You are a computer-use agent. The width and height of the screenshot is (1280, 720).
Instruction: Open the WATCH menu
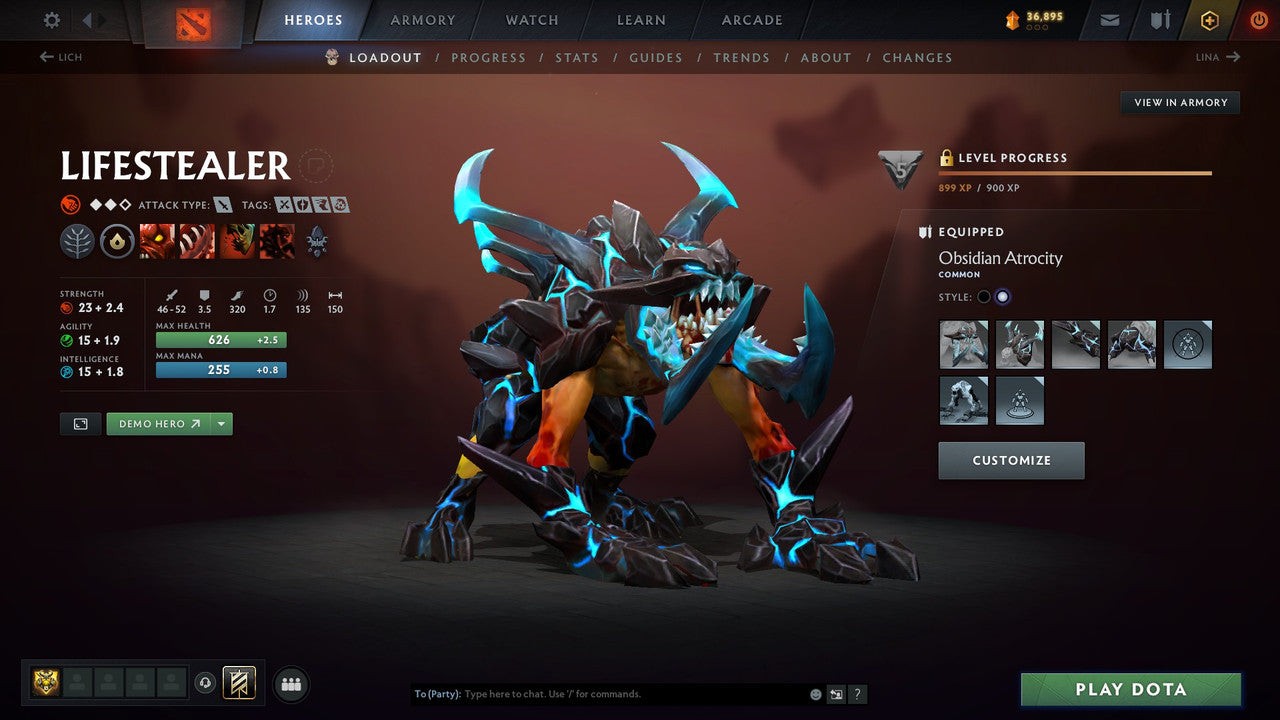coord(531,19)
